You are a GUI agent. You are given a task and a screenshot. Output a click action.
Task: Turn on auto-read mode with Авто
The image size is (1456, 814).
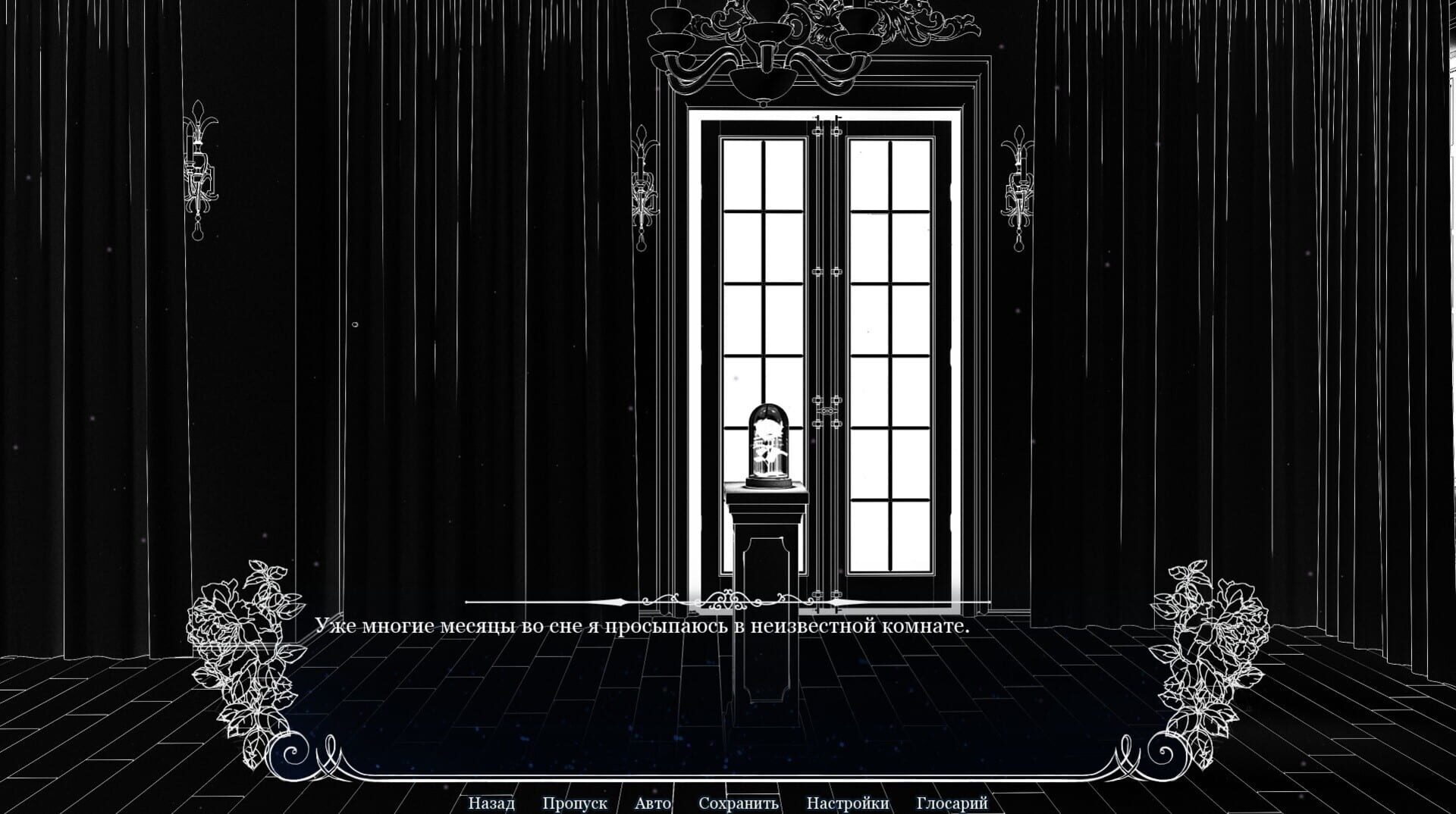coord(654,803)
